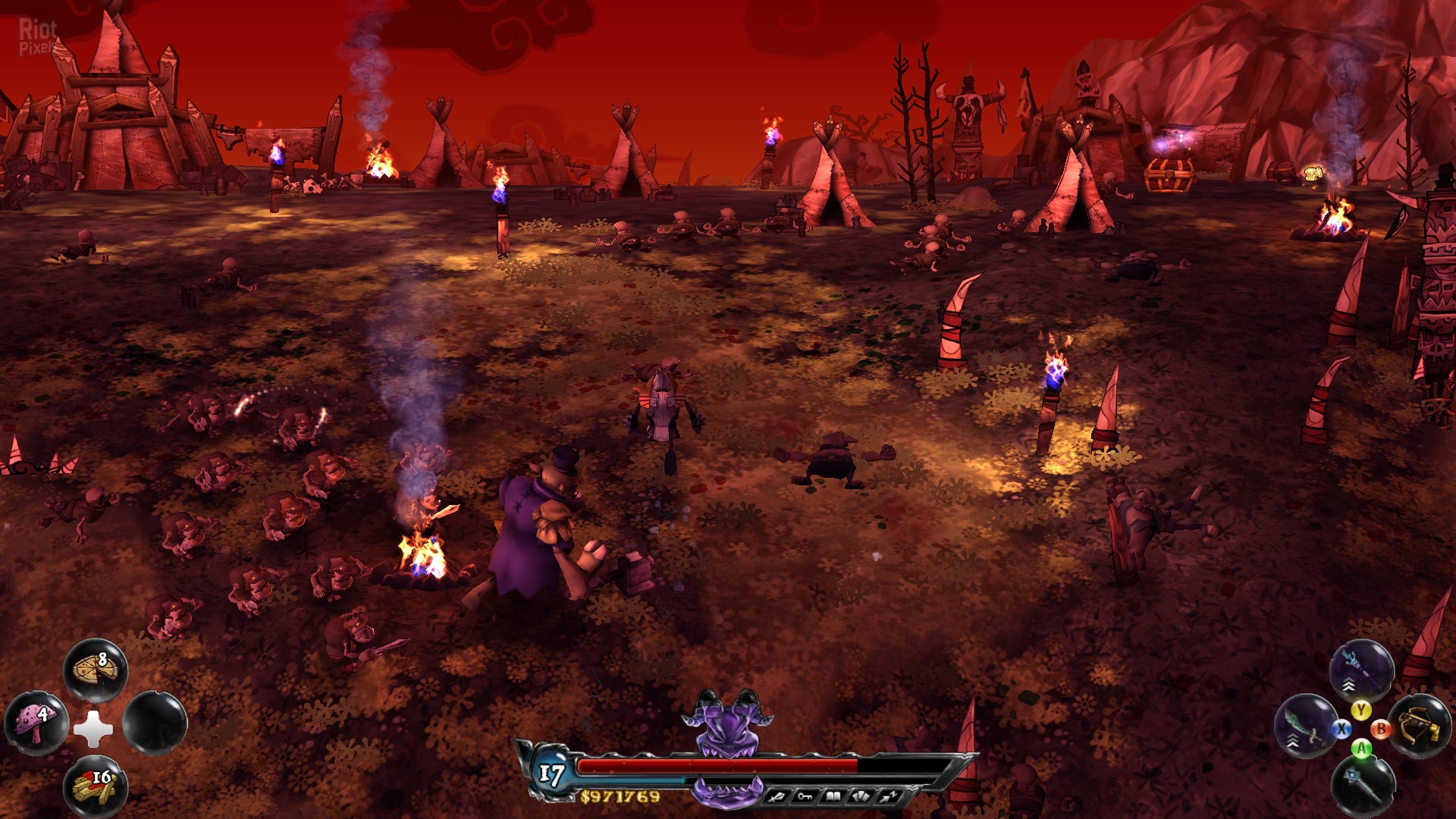The height and width of the screenshot is (819, 1456).
Task: Open the sword icon on the status bar
Action: coord(777,796)
